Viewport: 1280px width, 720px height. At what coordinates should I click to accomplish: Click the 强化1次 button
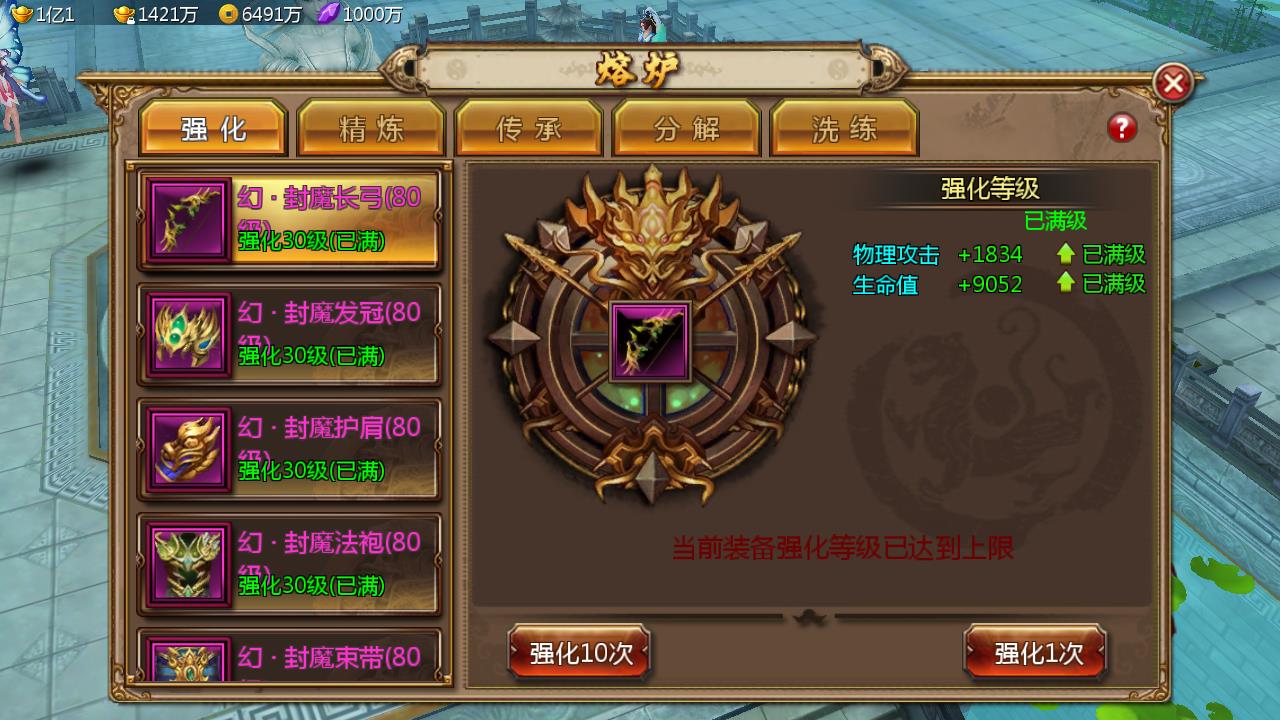tap(1036, 652)
